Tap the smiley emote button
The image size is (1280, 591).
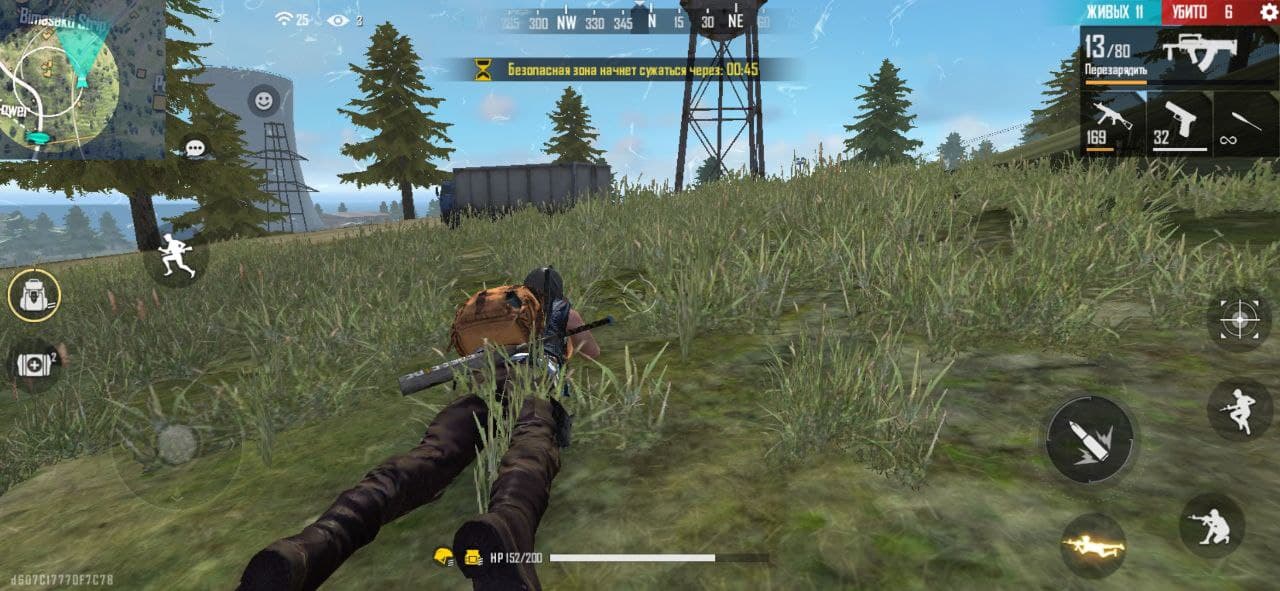(x=264, y=101)
